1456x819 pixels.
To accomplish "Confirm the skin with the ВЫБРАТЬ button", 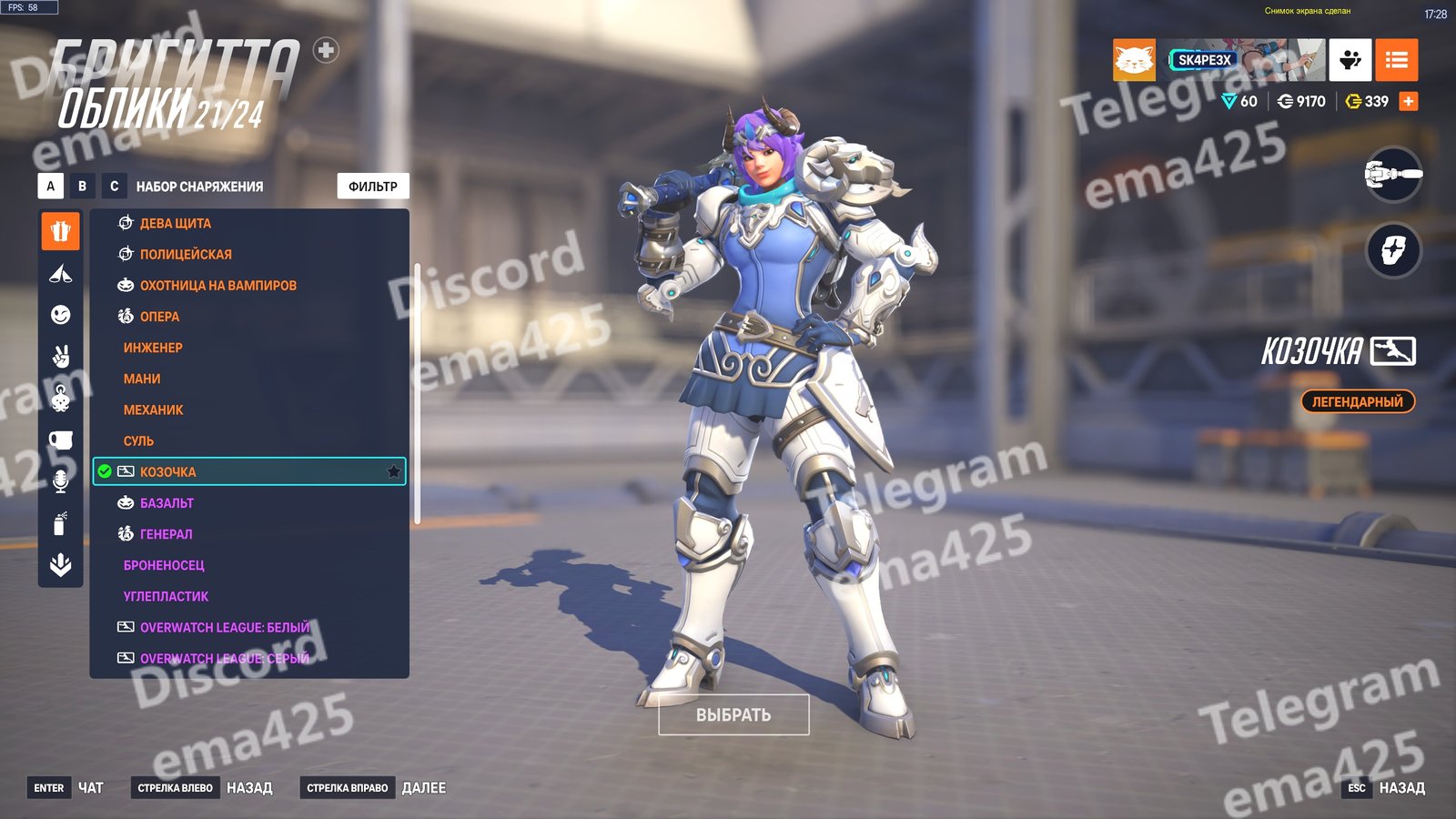I will point(733,715).
